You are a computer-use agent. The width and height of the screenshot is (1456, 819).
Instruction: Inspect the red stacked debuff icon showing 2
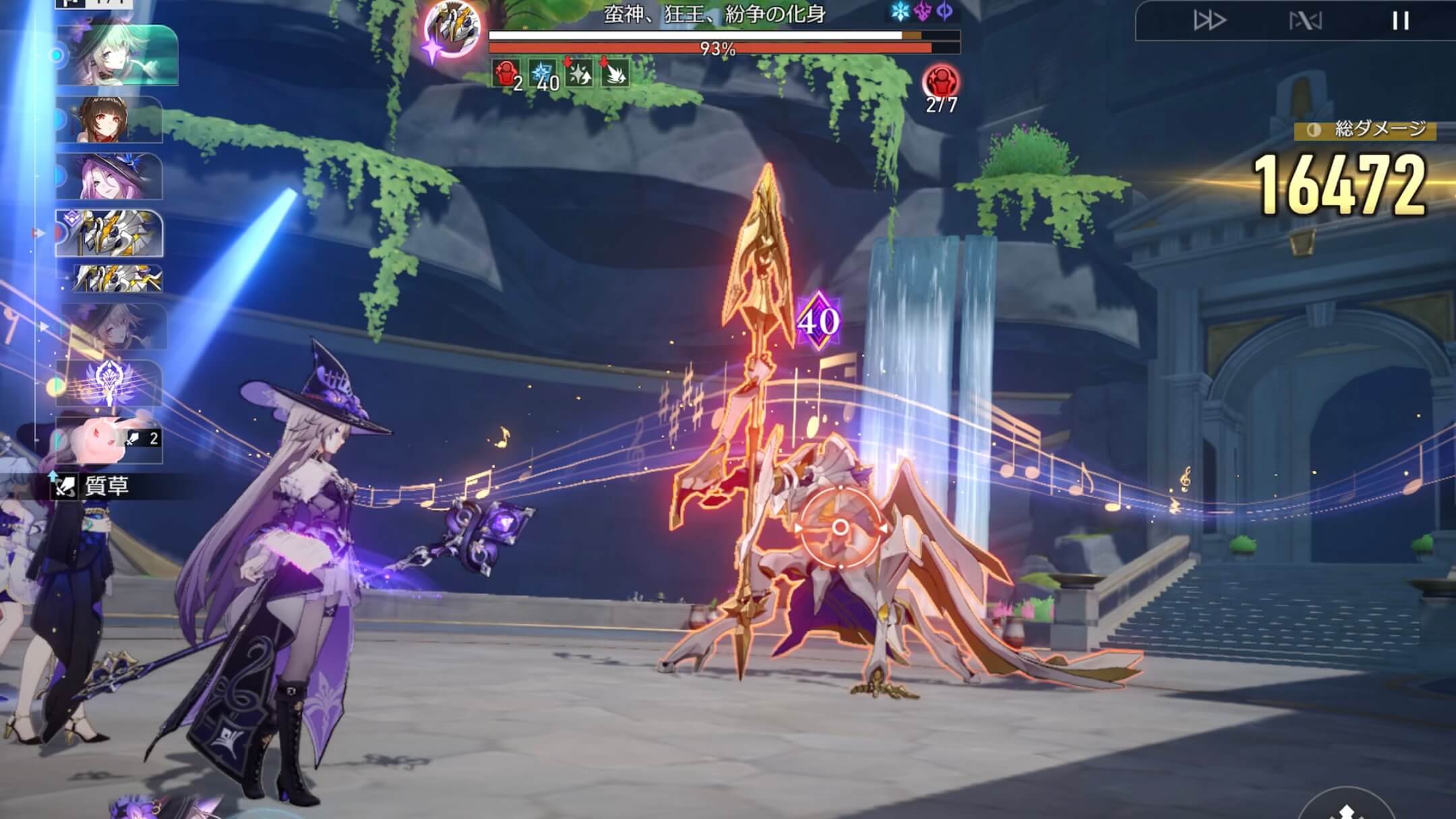[506, 73]
